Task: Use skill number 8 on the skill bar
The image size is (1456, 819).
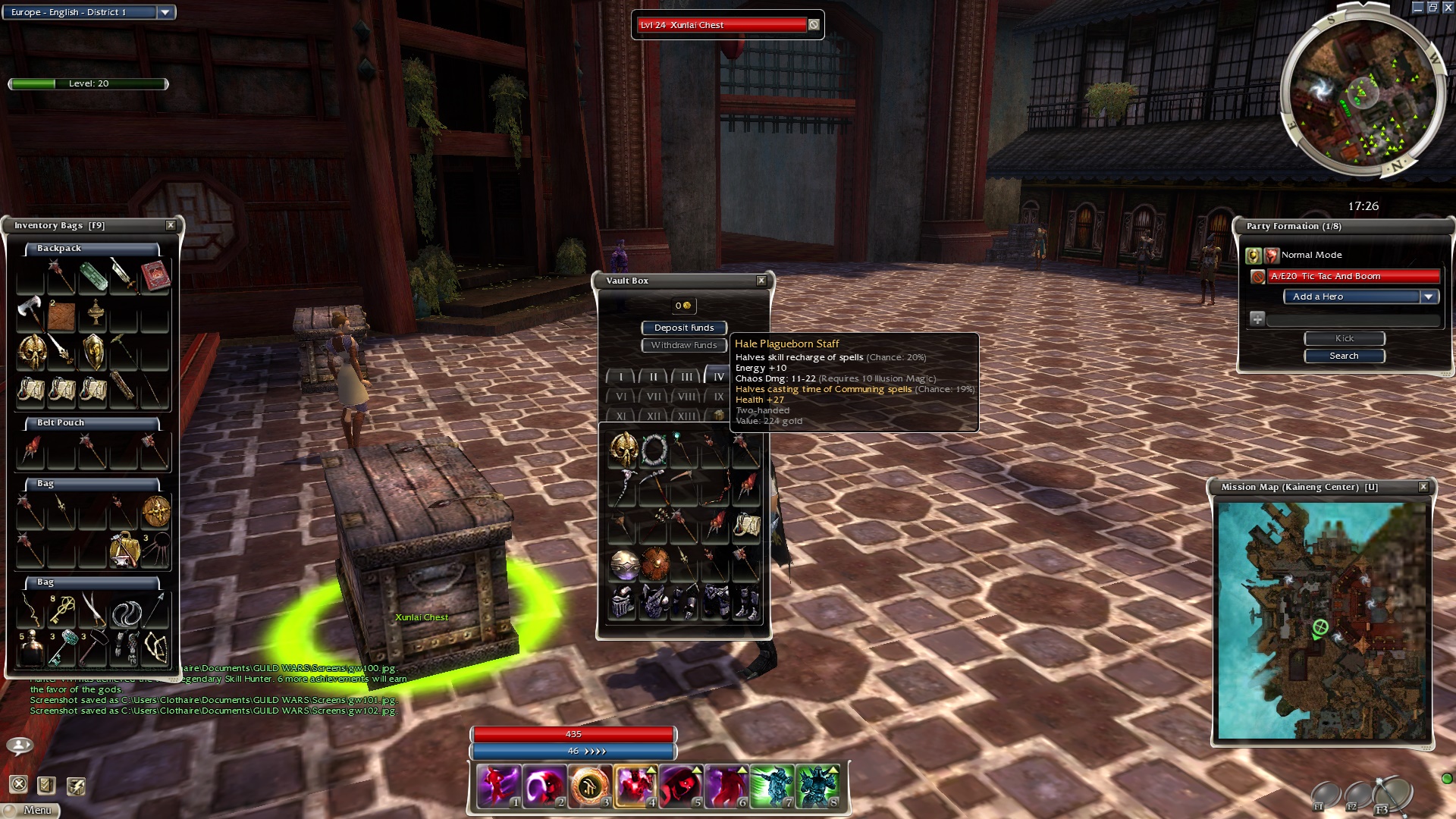Action: point(817,786)
